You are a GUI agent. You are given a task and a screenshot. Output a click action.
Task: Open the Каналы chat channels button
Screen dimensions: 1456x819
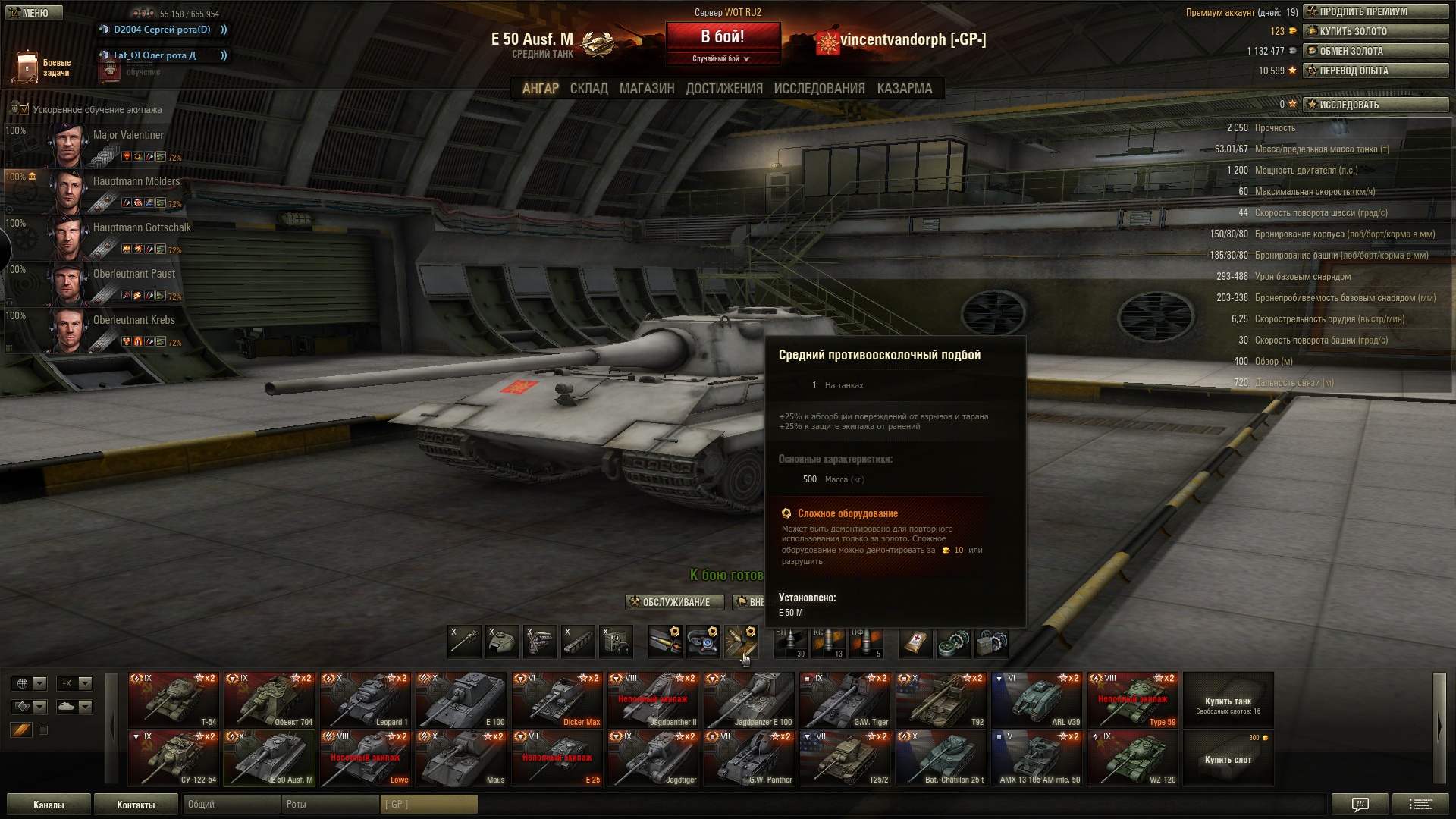point(49,805)
